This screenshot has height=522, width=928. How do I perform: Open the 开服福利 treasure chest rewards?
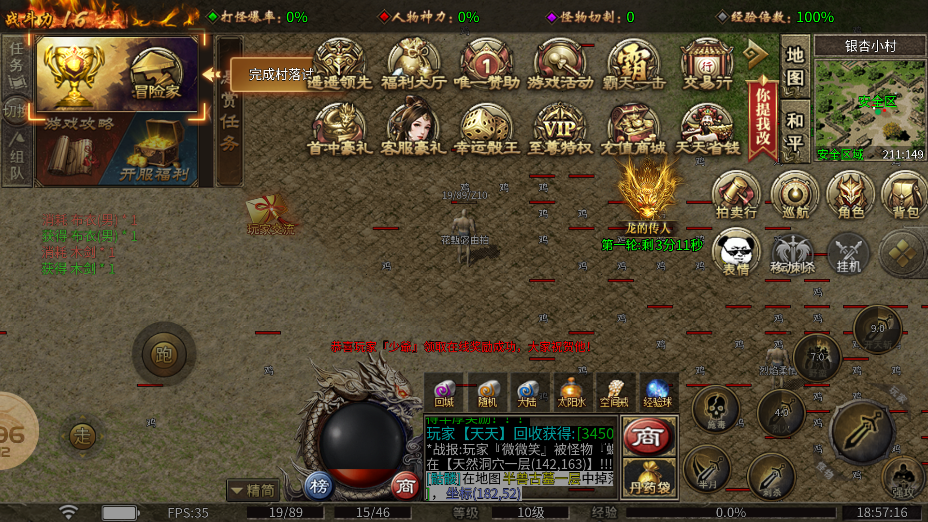pyautogui.click(x=156, y=150)
